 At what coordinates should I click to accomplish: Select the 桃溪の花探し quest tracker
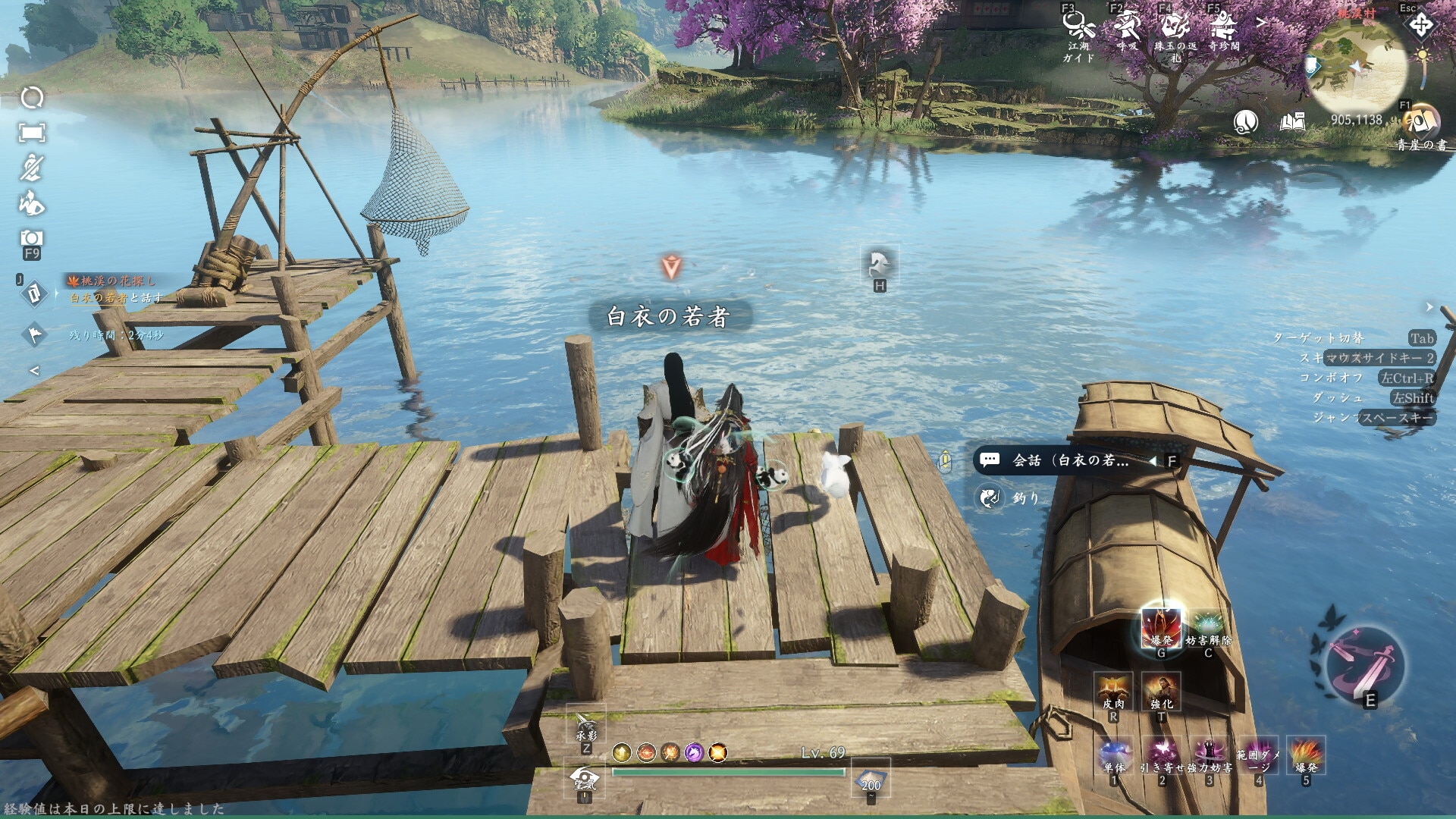pyautogui.click(x=114, y=281)
